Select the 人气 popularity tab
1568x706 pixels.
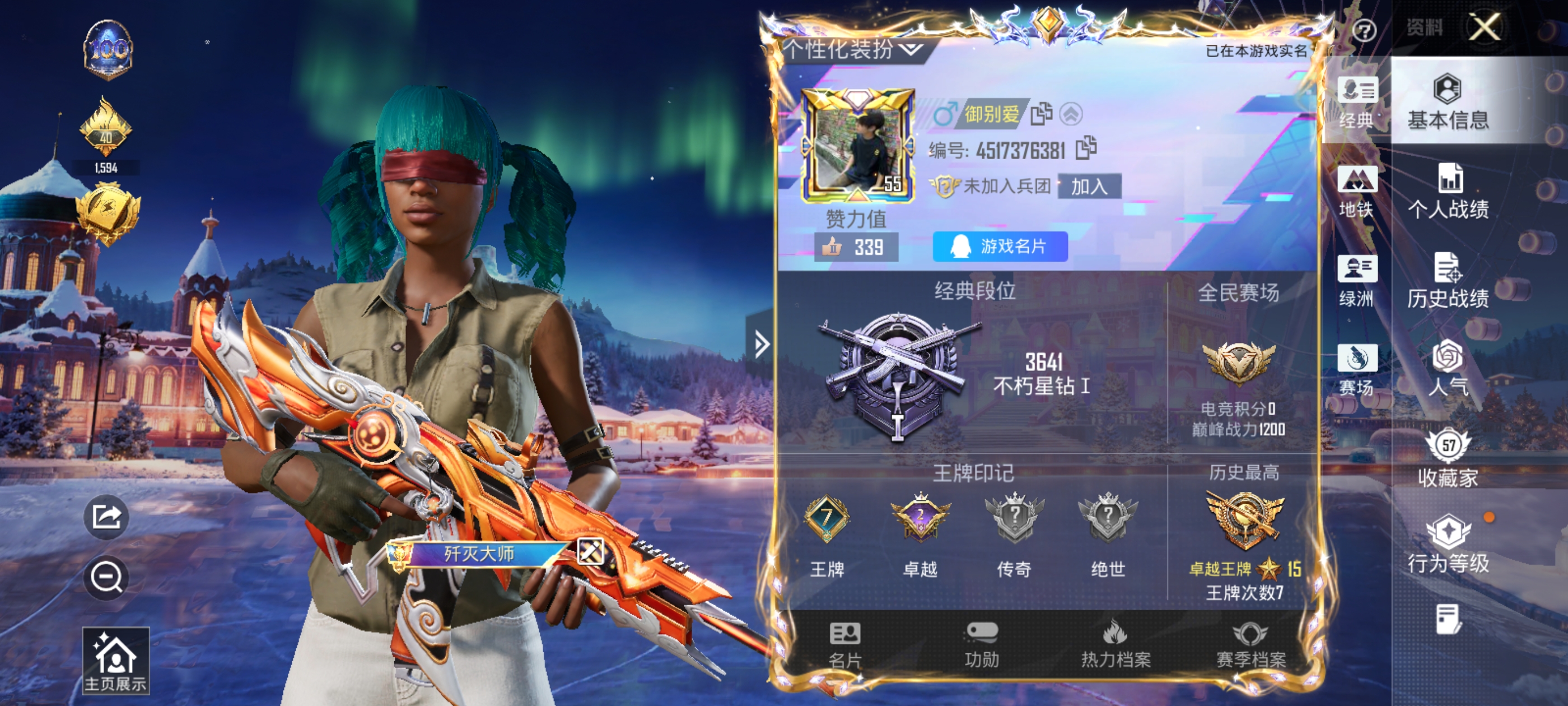coord(1448,369)
